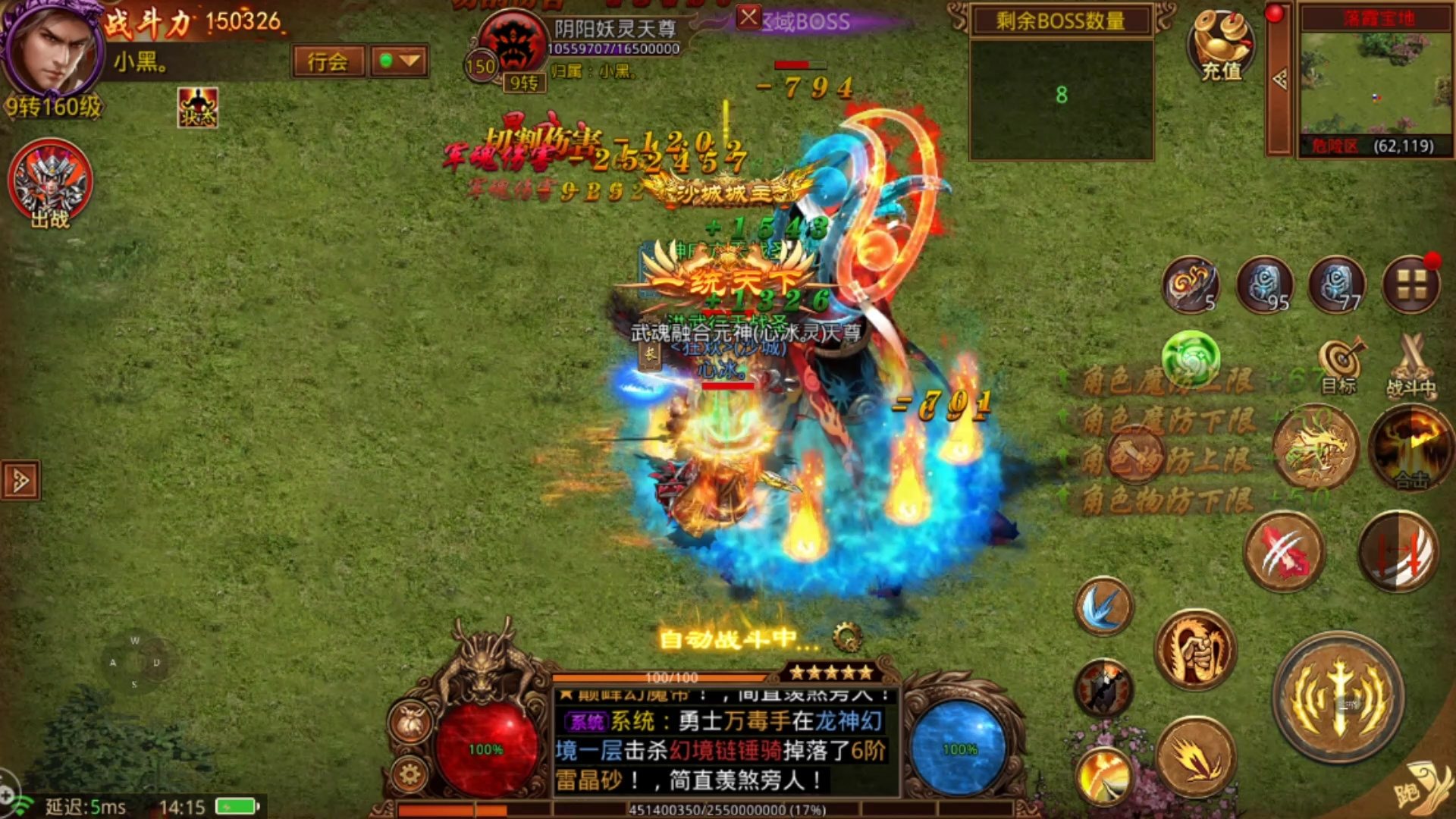Expand the left side panel arrow
This screenshot has height=819, width=1456.
[20, 480]
